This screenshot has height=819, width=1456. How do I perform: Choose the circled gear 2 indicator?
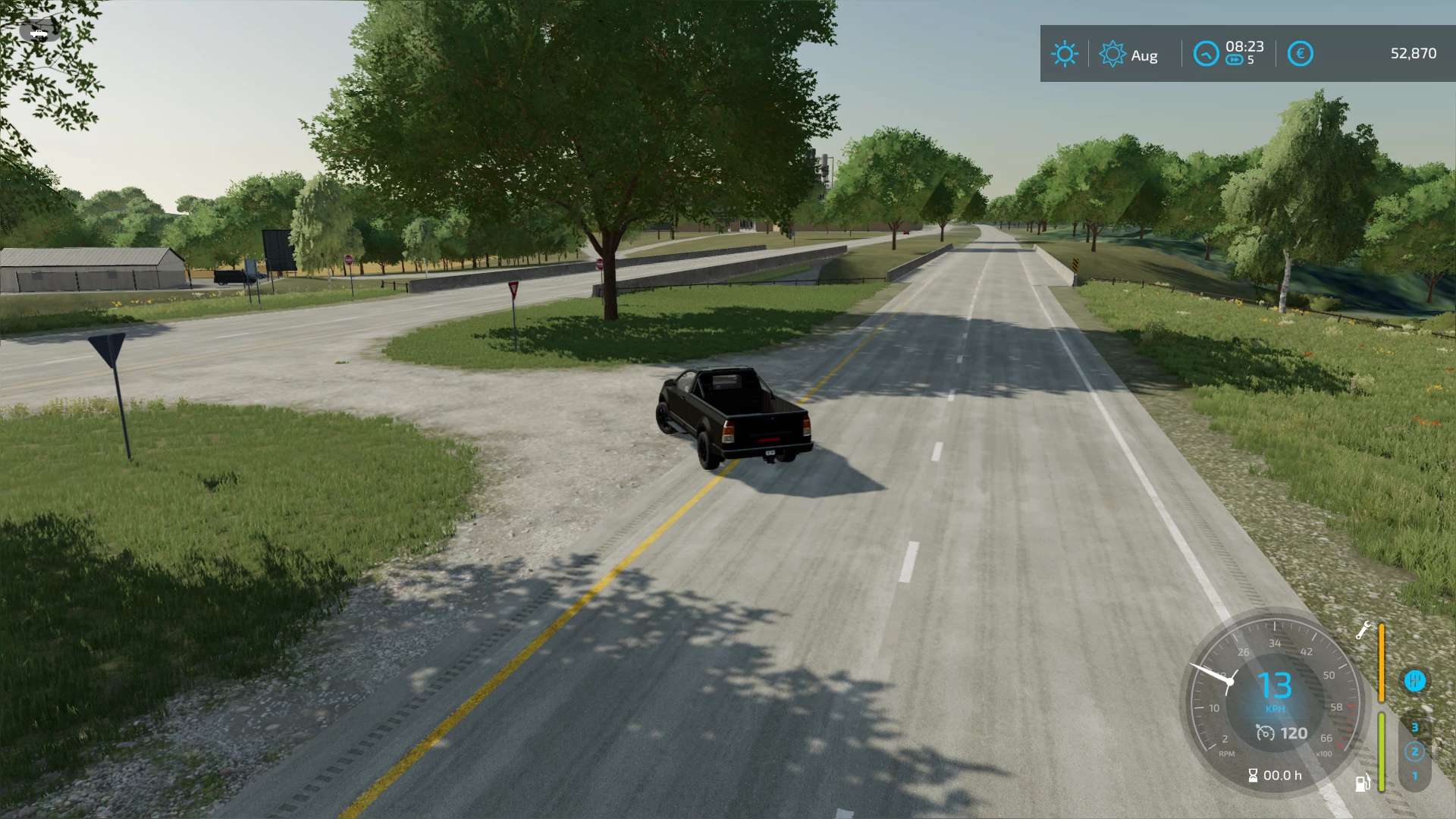tap(1414, 752)
